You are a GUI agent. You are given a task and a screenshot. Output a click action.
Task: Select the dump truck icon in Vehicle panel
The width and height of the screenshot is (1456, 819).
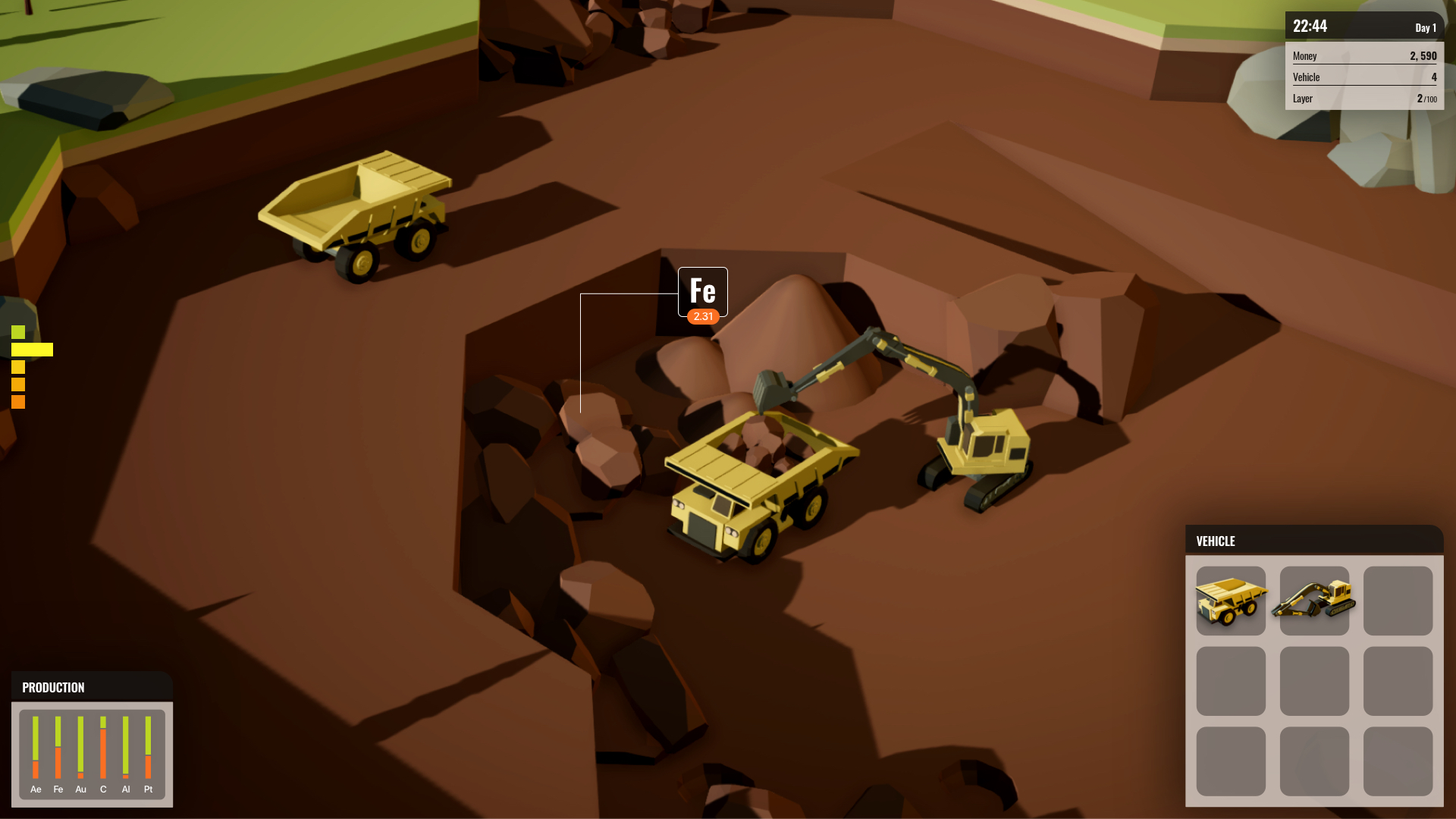(1231, 601)
